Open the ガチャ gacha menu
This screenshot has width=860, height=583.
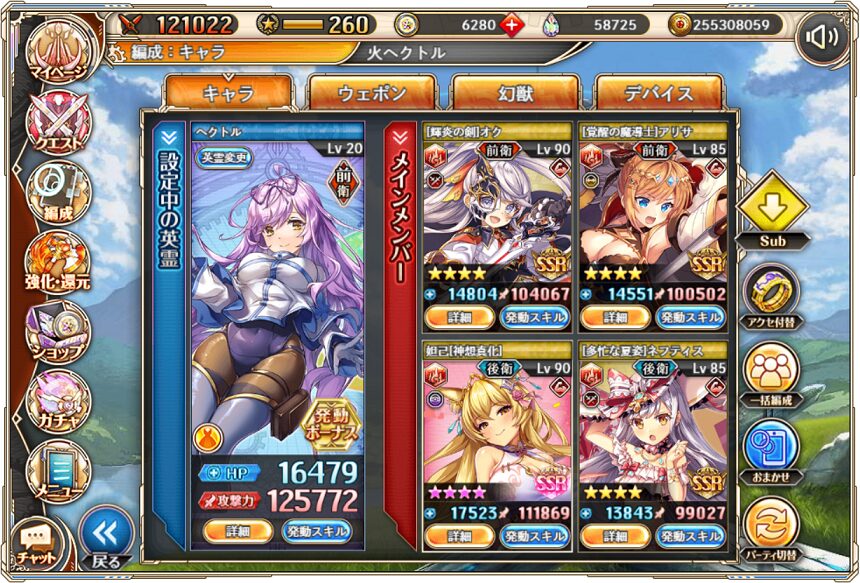(57, 400)
